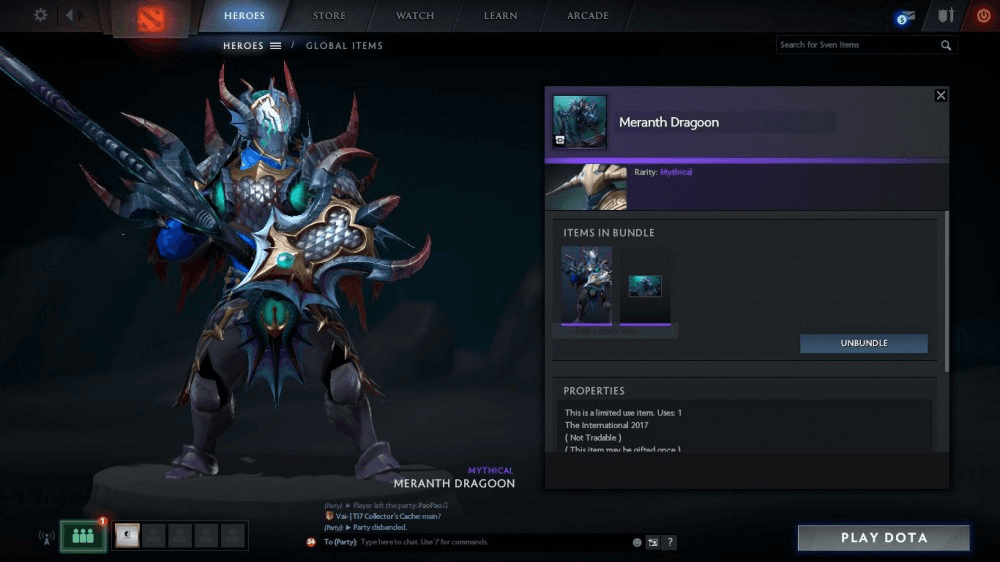Image resolution: width=1000 pixels, height=562 pixels.
Task: Open the party friends panel
Action: [x=83, y=536]
